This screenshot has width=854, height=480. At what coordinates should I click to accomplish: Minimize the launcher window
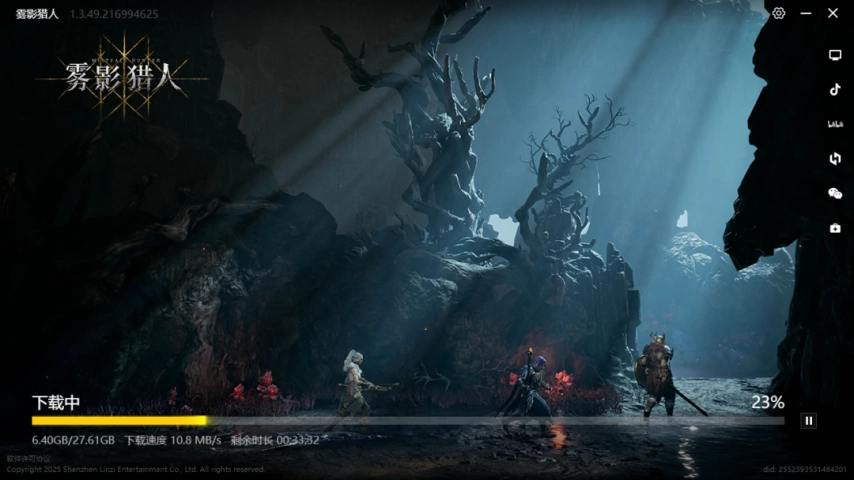[806, 13]
